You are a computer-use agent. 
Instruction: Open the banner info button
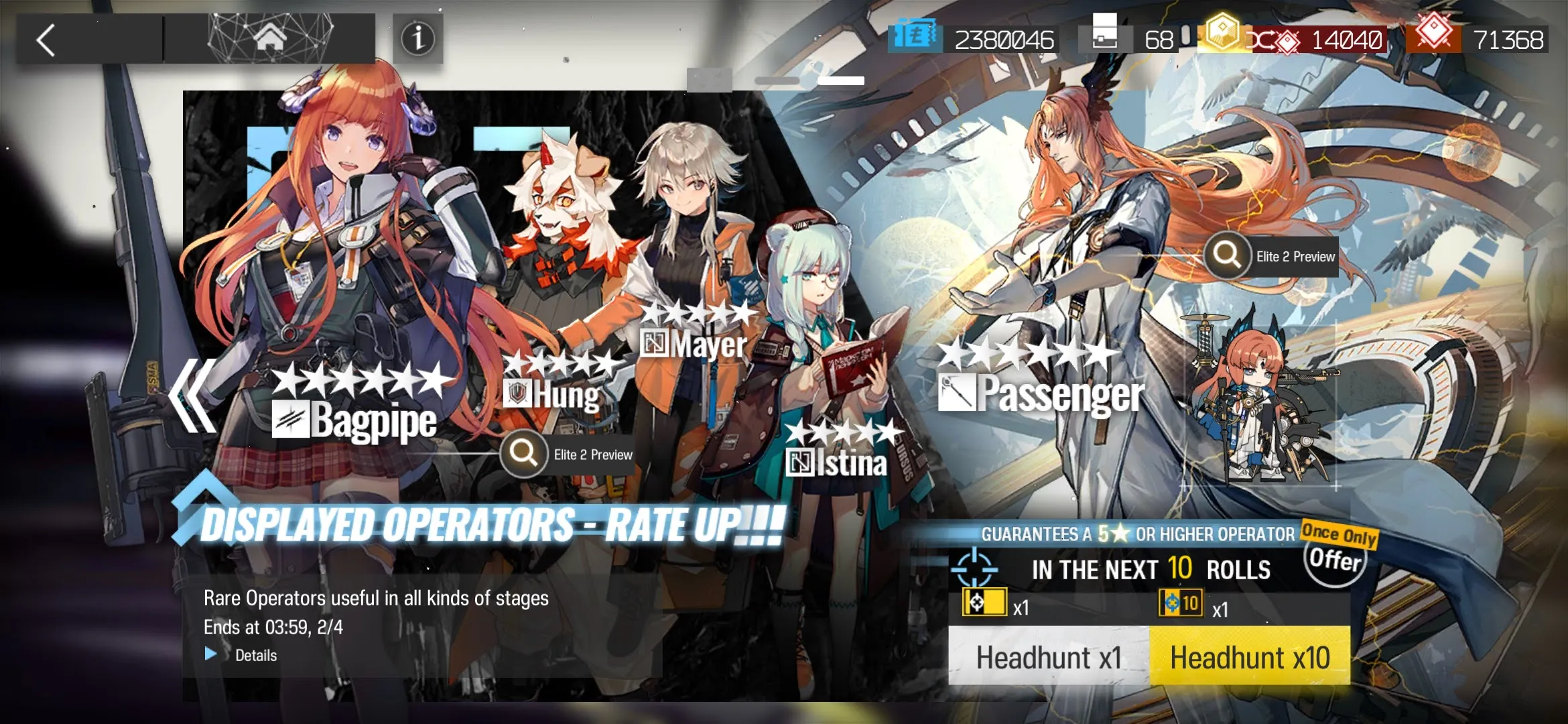pos(417,39)
